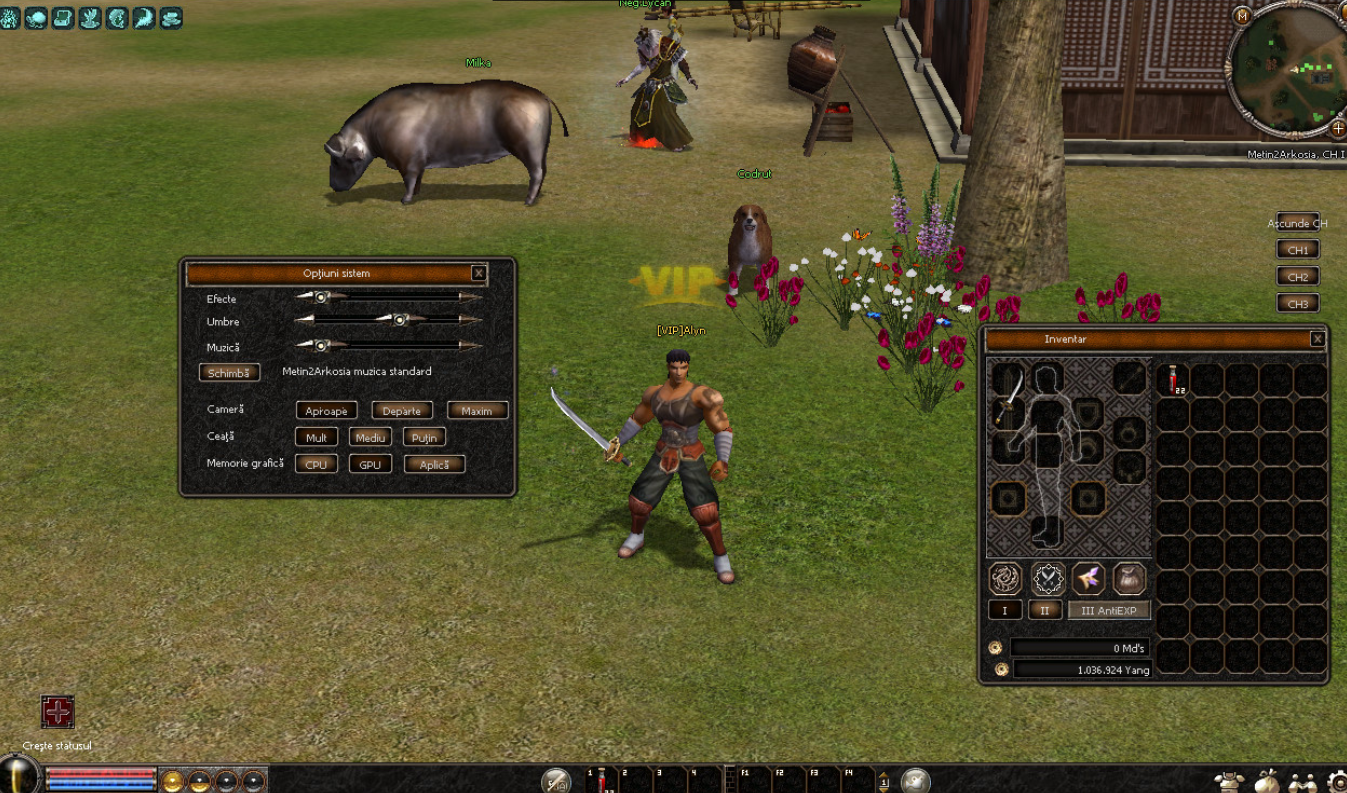This screenshot has height=793, width=1347.
Task: Close the Opțiuni sistem window
Action: click(x=479, y=273)
